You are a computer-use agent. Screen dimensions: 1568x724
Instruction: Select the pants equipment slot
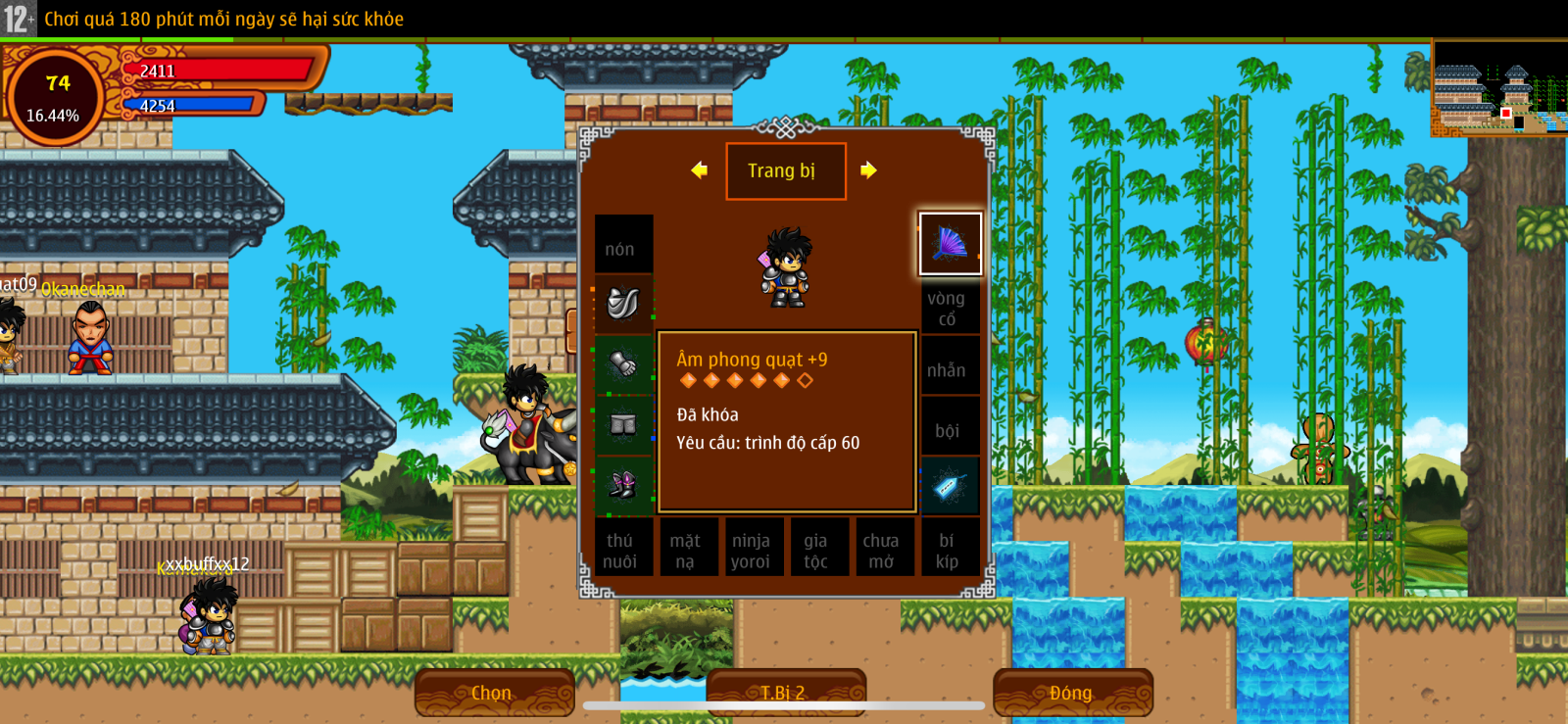pos(623,424)
